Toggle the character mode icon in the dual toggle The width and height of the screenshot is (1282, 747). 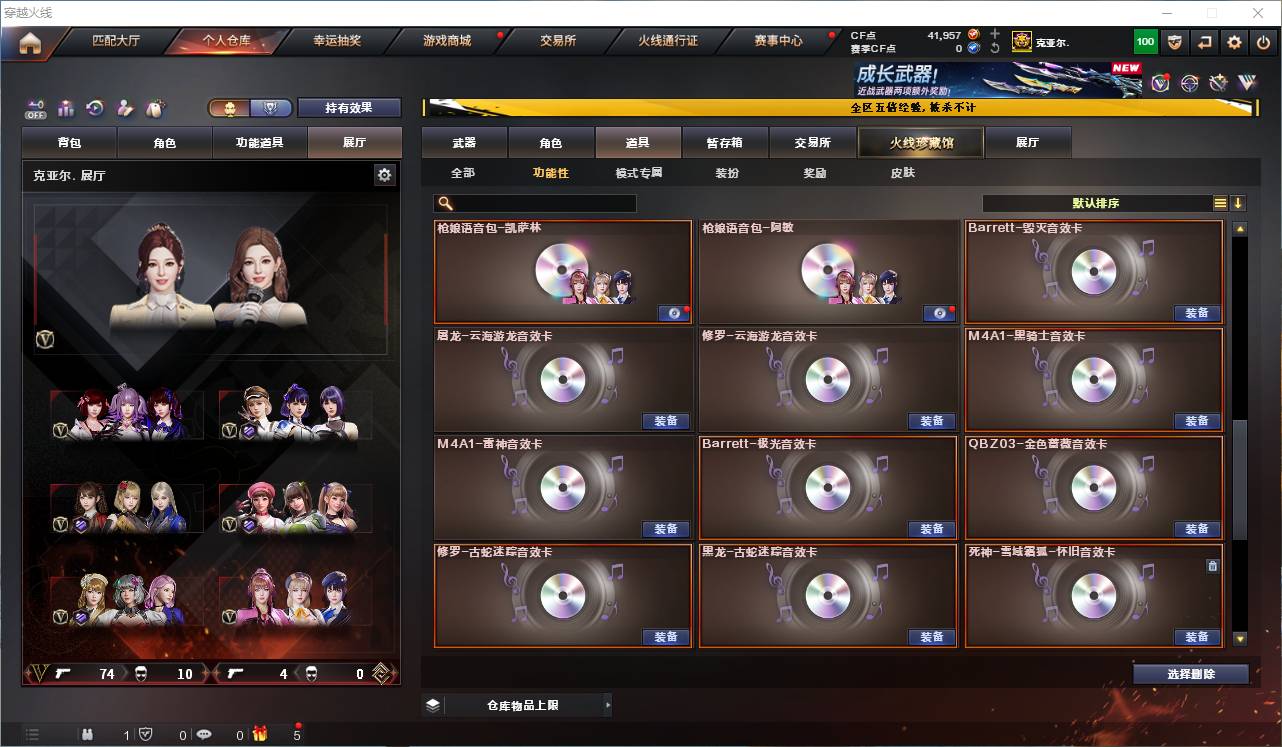tap(232, 107)
